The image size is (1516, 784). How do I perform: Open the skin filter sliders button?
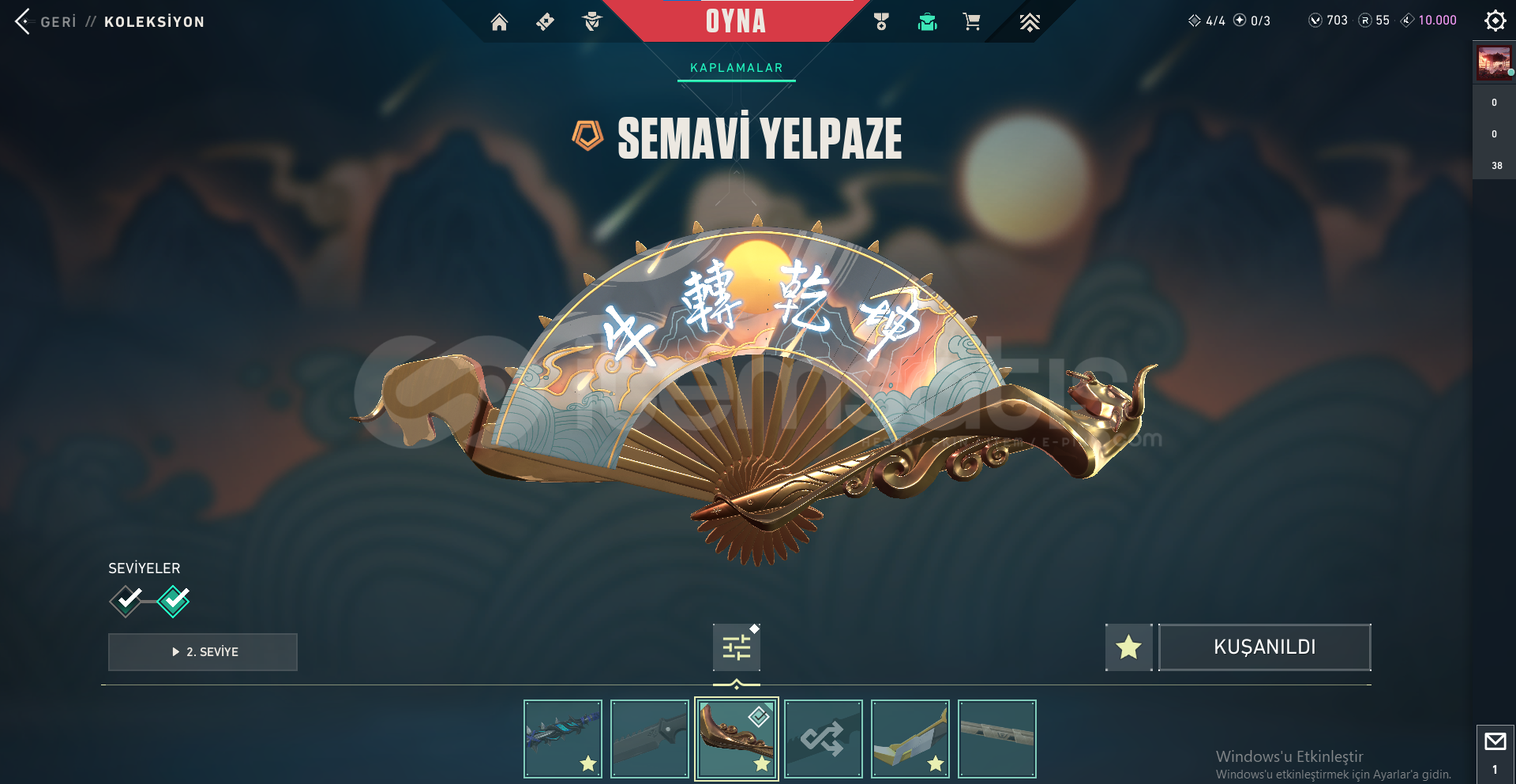736,647
